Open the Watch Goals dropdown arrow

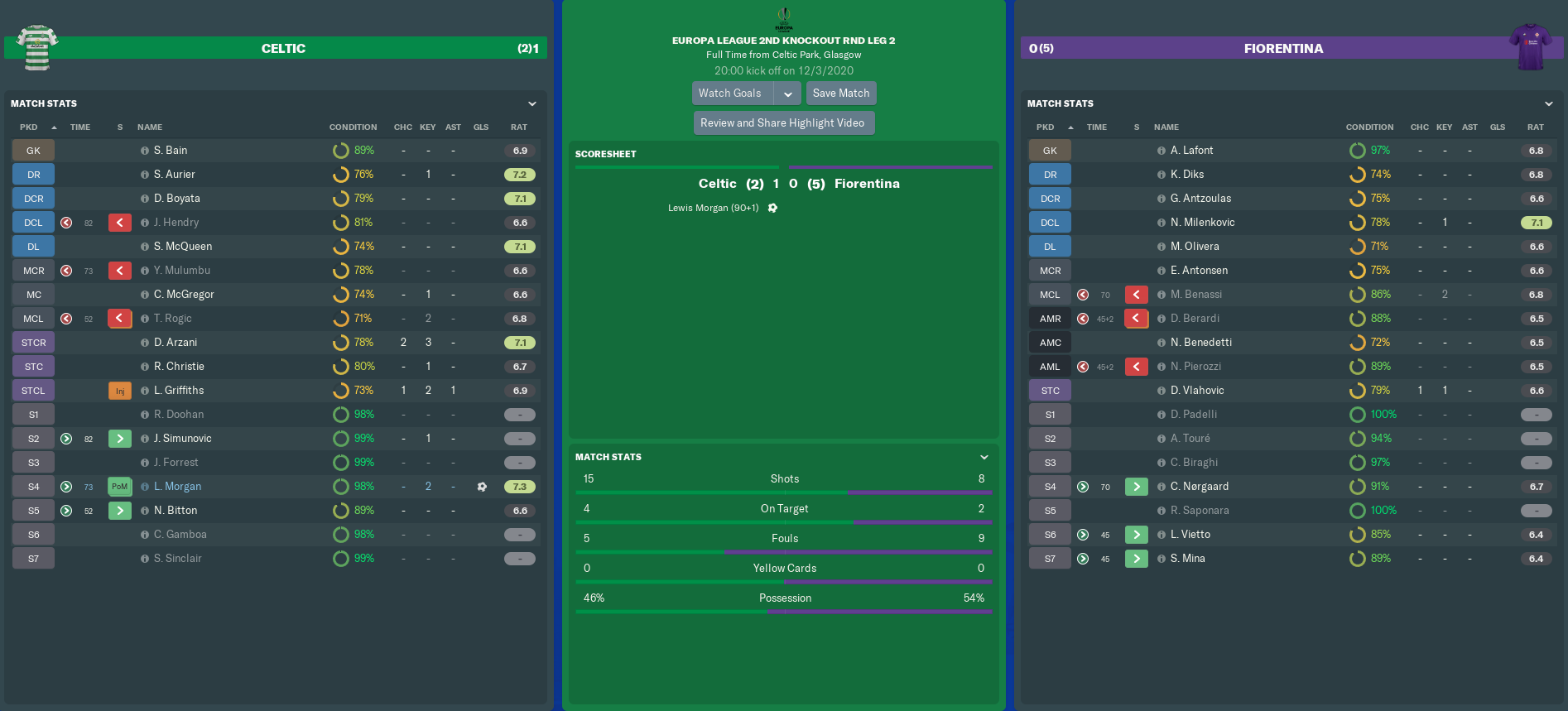pyautogui.click(x=788, y=94)
